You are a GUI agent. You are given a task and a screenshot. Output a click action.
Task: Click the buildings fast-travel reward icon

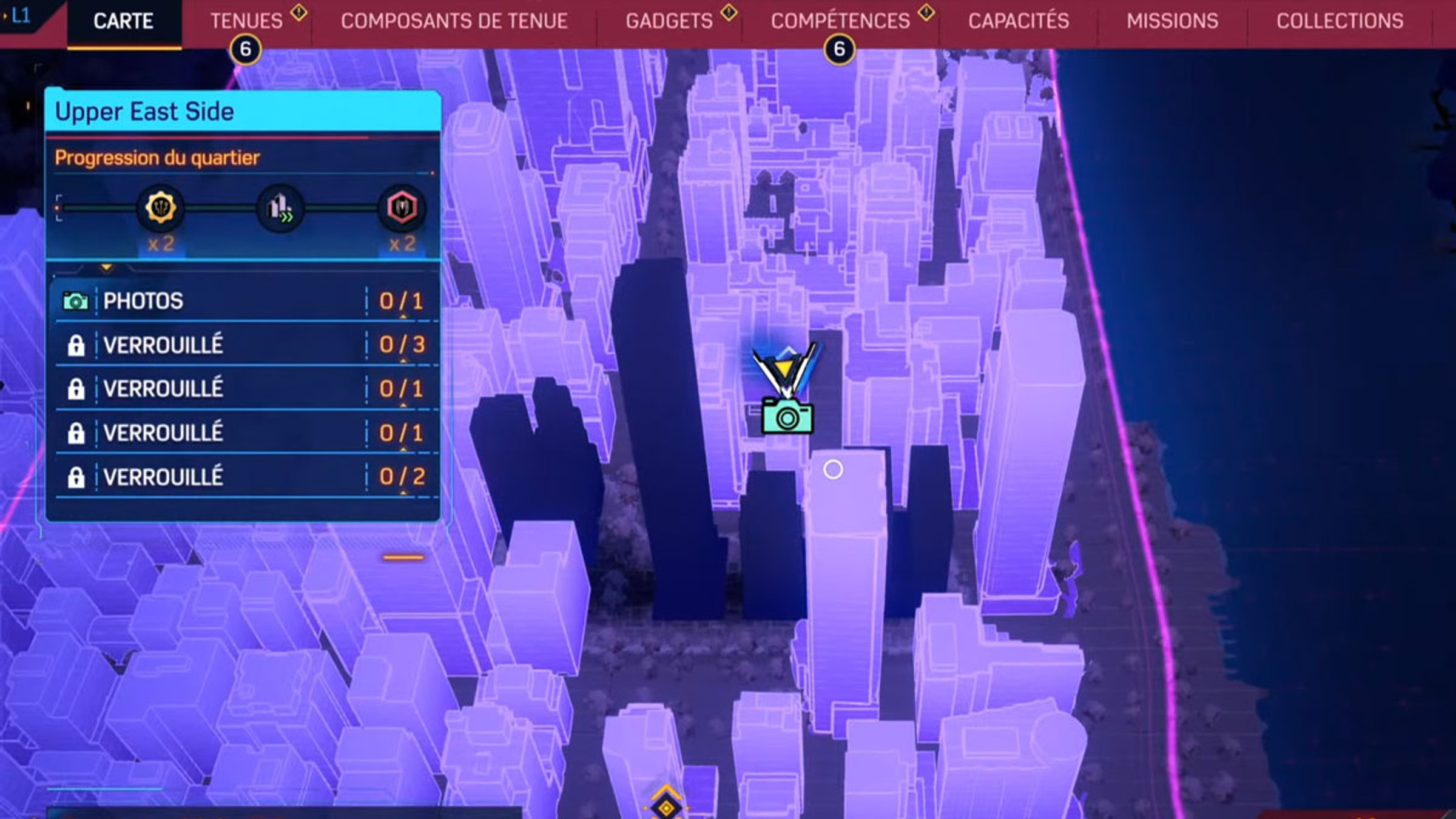(x=280, y=208)
